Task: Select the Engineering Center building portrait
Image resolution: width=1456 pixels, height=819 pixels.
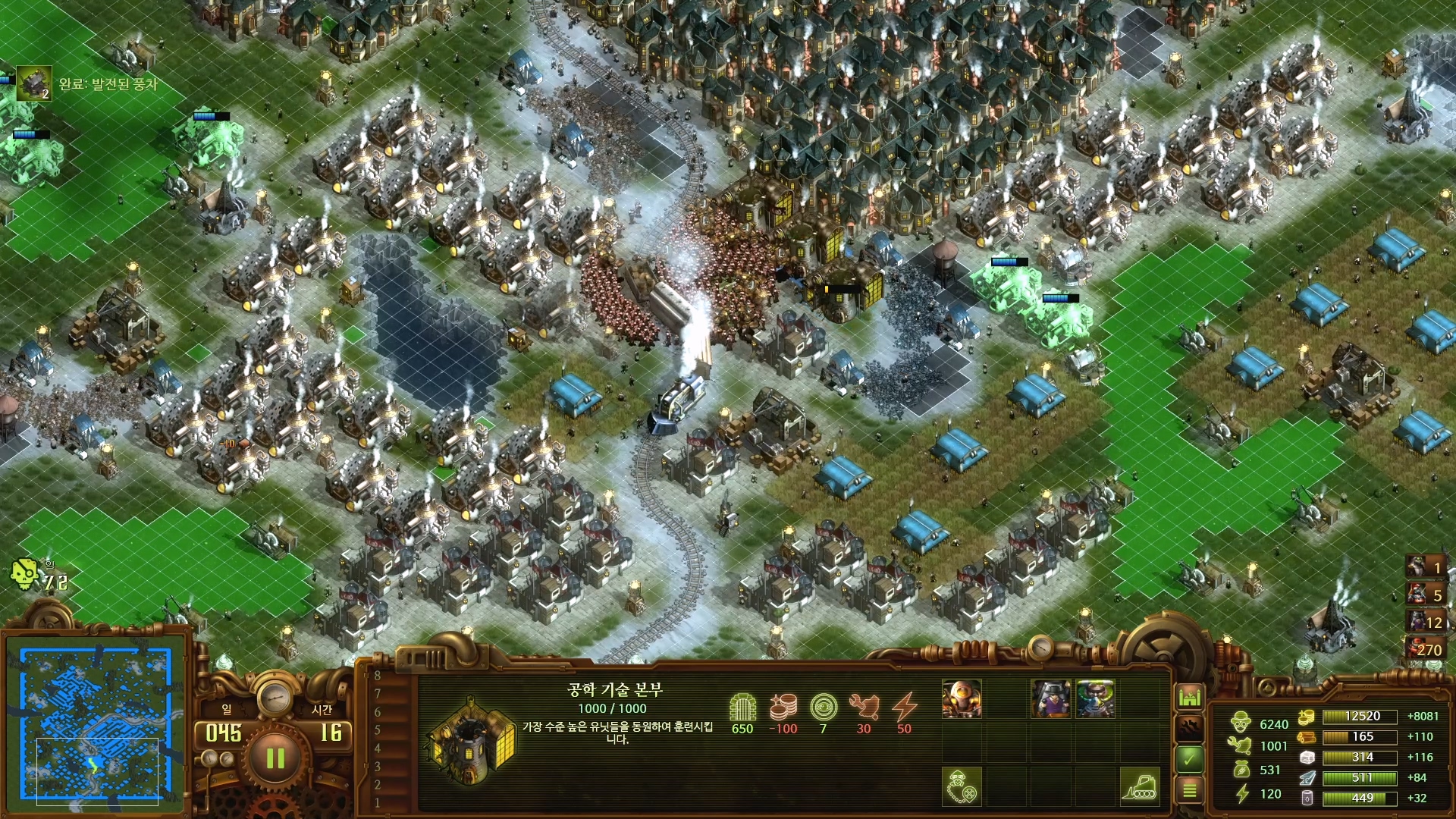Action: tap(472, 740)
